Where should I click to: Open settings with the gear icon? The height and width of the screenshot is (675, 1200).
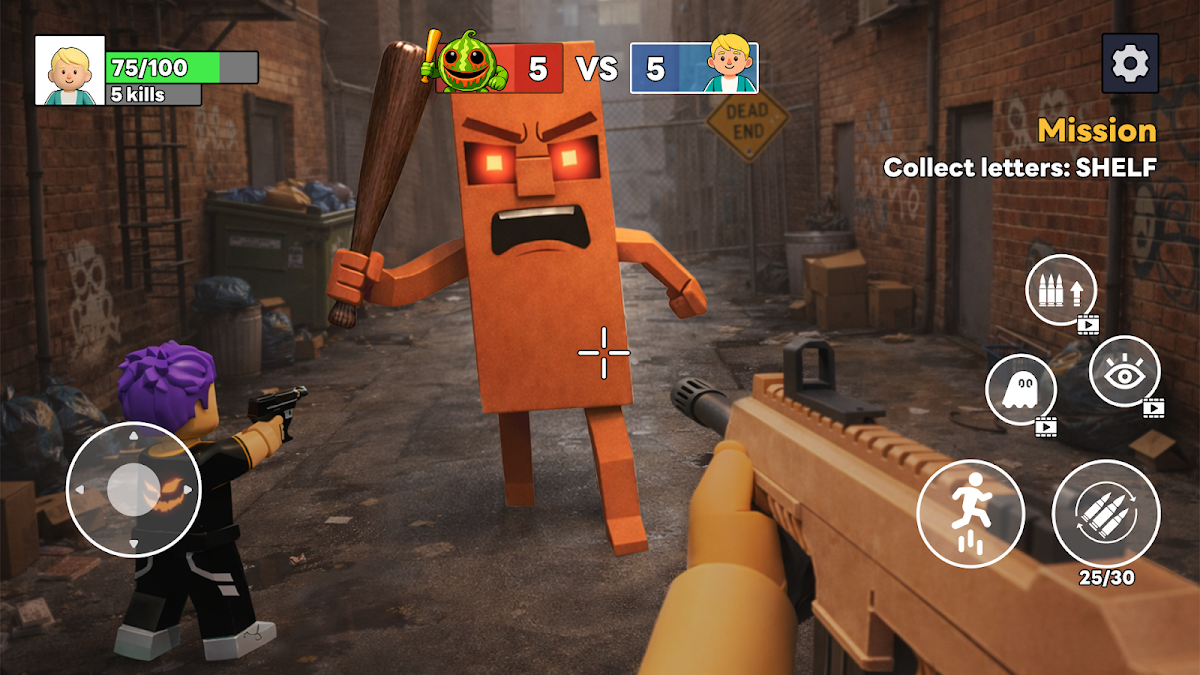click(1130, 63)
